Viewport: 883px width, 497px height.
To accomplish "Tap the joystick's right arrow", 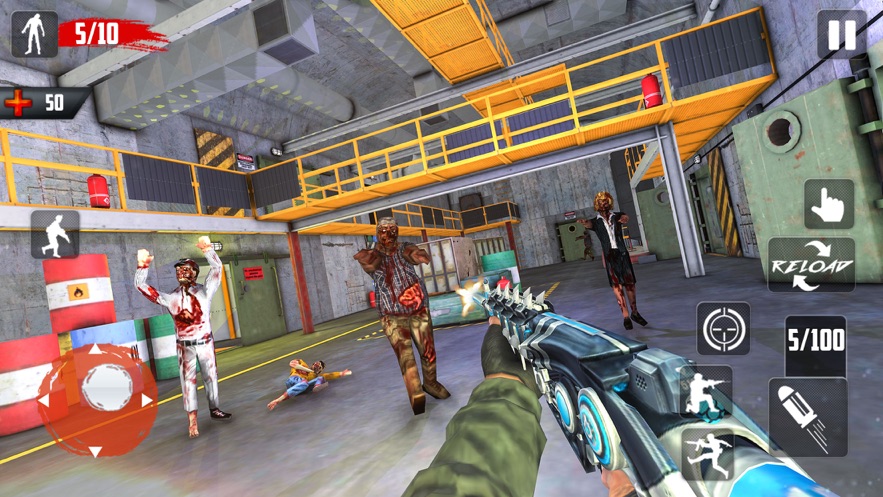I will (147, 401).
